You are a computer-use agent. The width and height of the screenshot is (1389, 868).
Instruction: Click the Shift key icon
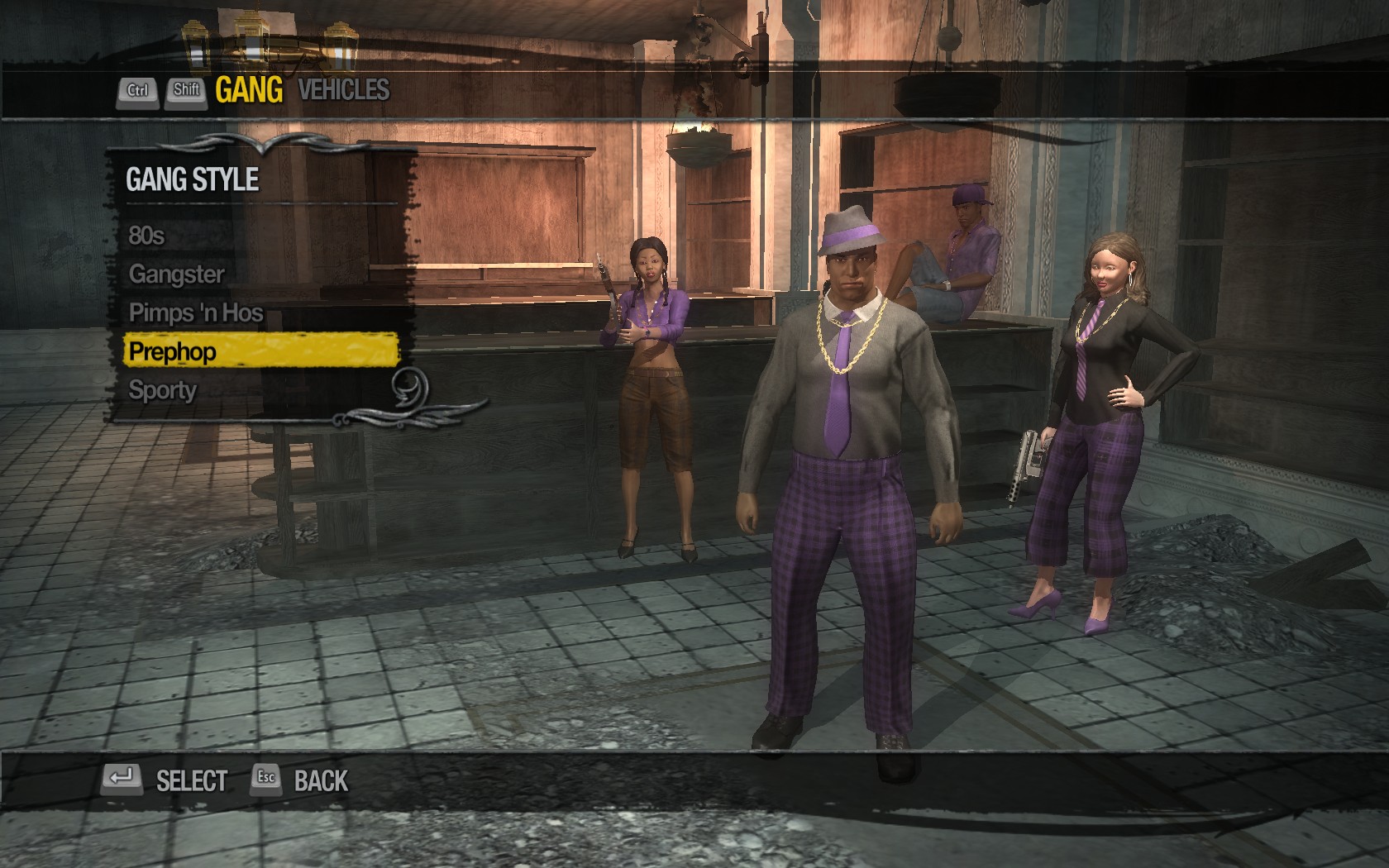pyautogui.click(x=186, y=91)
